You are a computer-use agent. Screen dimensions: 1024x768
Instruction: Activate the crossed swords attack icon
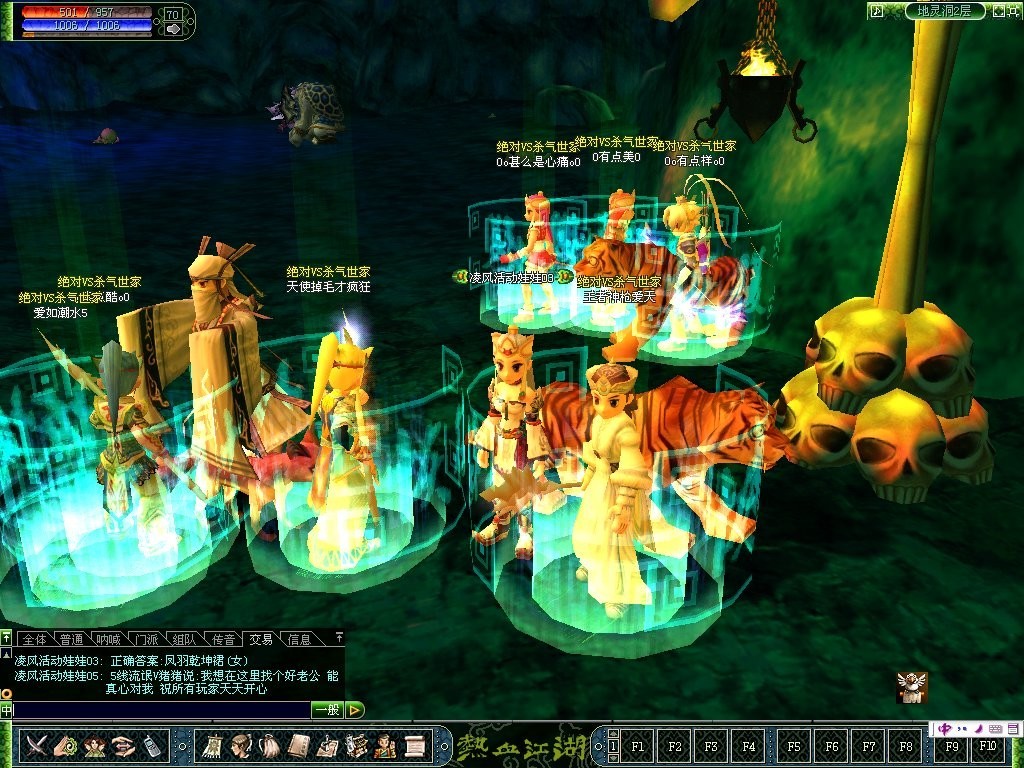[37, 746]
